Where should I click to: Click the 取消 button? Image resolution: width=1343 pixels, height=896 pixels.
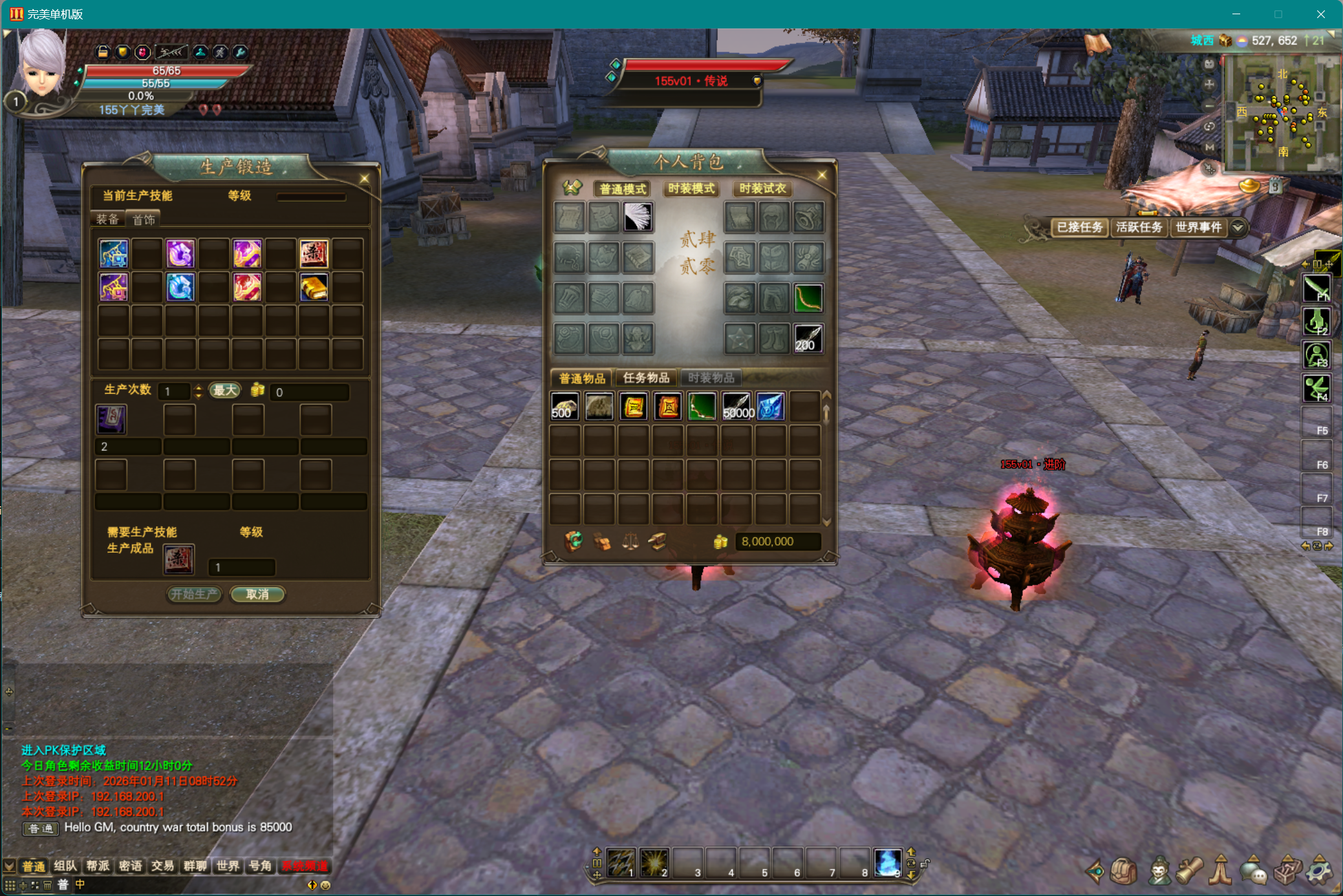[257, 594]
